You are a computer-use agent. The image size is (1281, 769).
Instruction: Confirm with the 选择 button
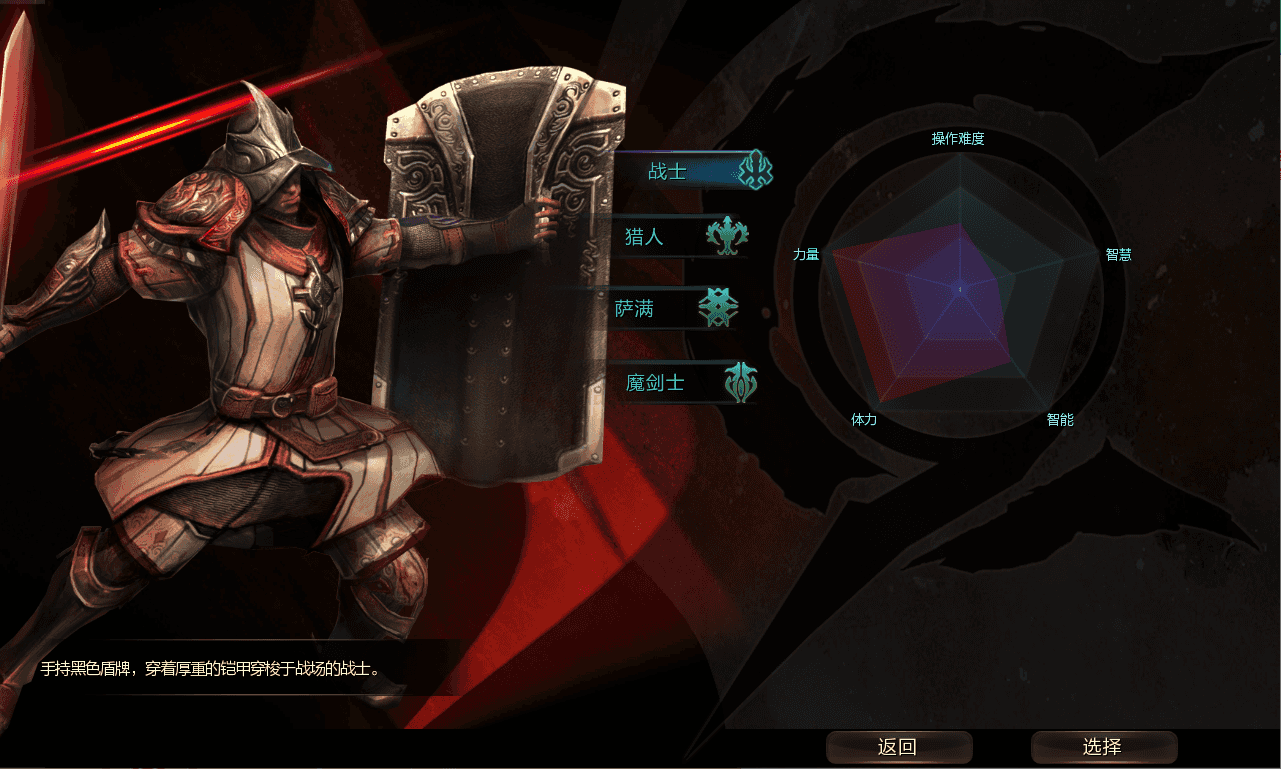coord(1103,747)
